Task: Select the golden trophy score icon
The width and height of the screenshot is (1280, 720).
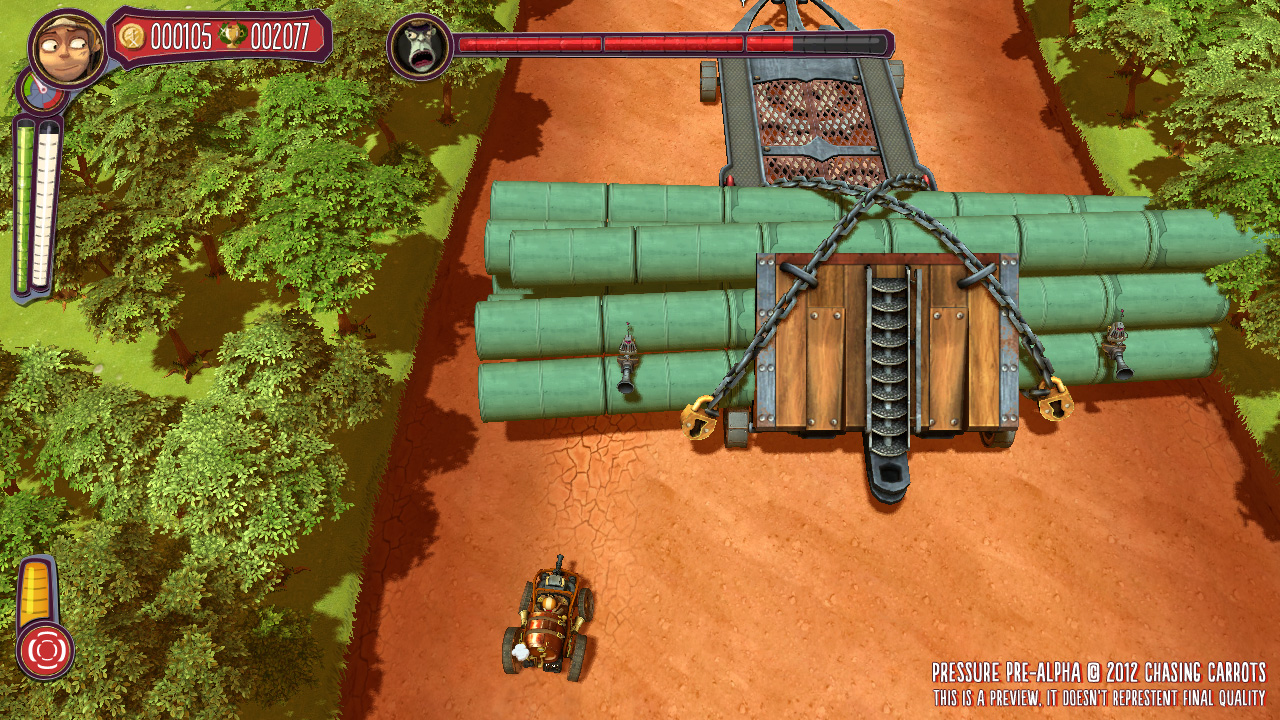Action: (232, 37)
